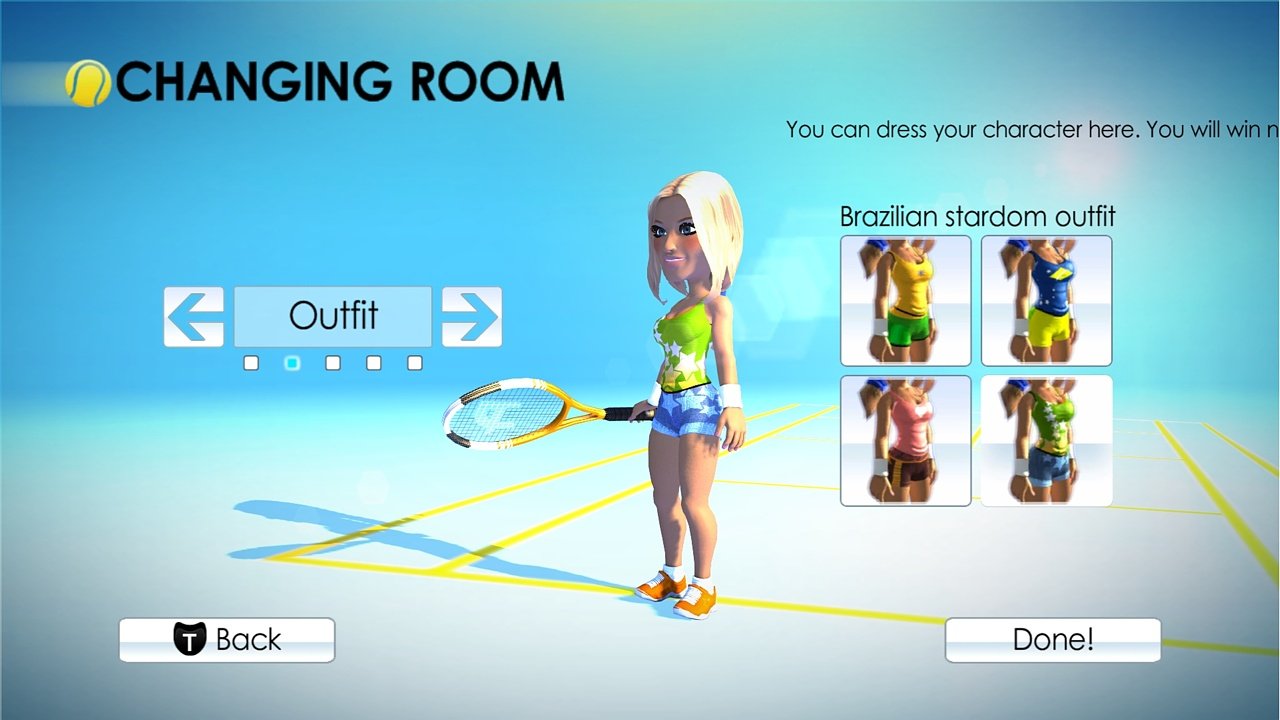The height and width of the screenshot is (720, 1280).
Task: Click the first page indicator dot
Action: (x=250, y=362)
